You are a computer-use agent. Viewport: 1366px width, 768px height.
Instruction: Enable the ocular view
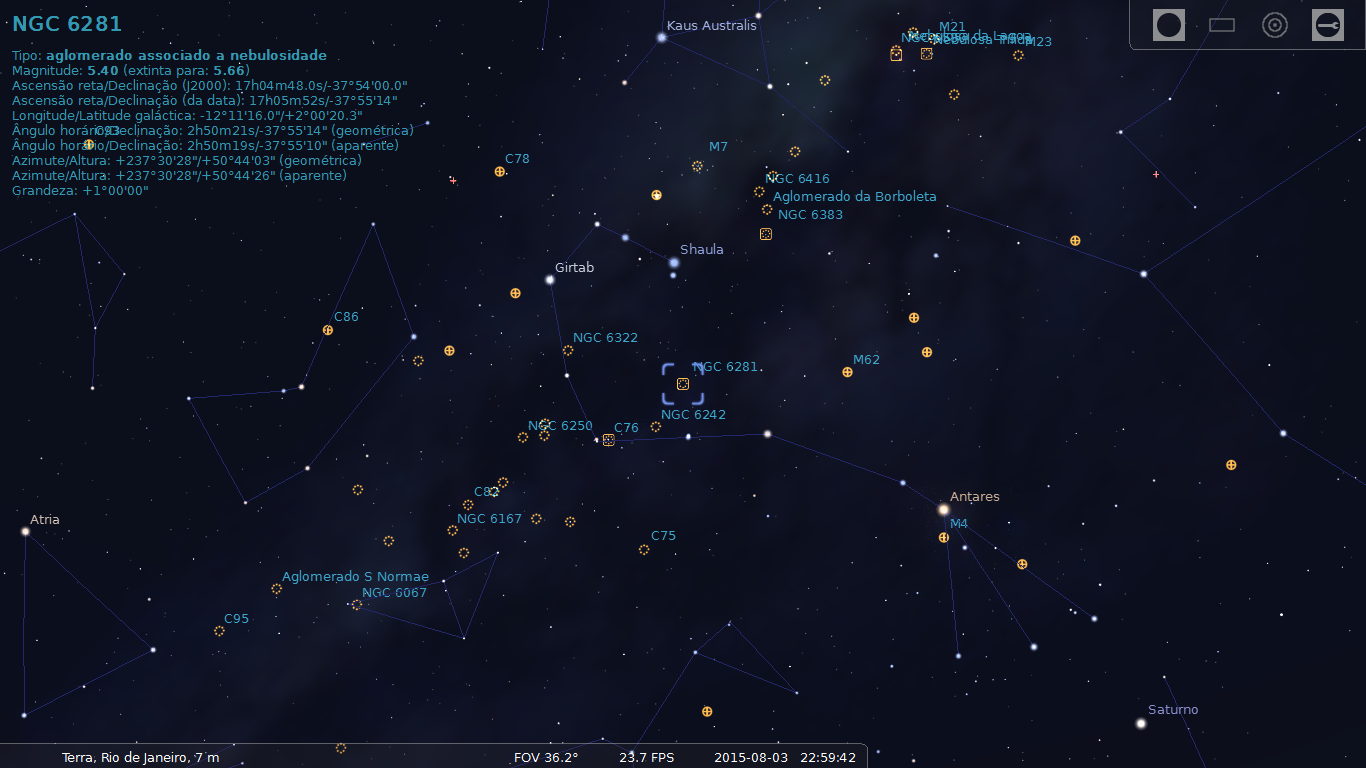point(1168,25)
